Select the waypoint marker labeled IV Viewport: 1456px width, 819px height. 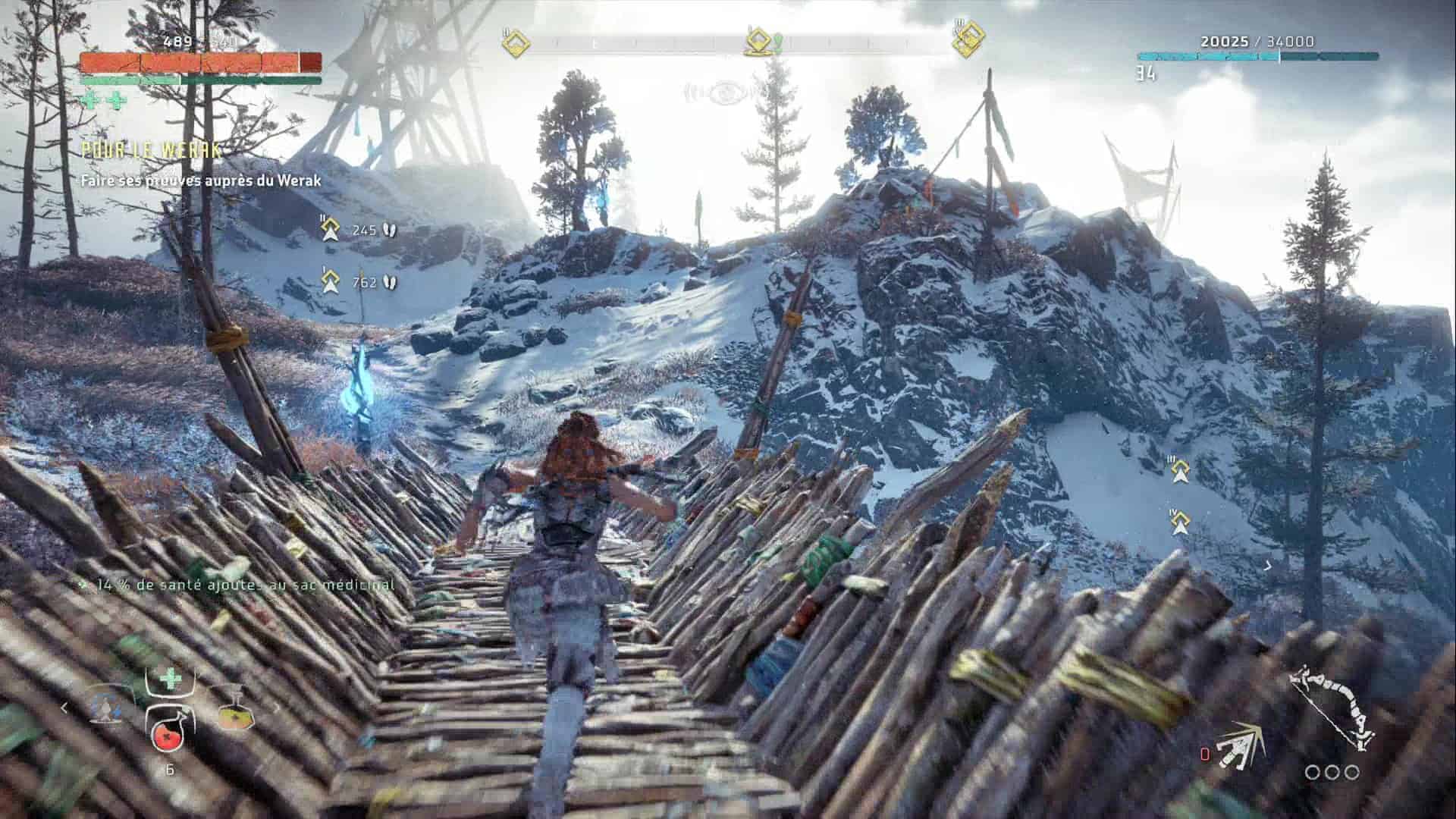coord(1179,522)
